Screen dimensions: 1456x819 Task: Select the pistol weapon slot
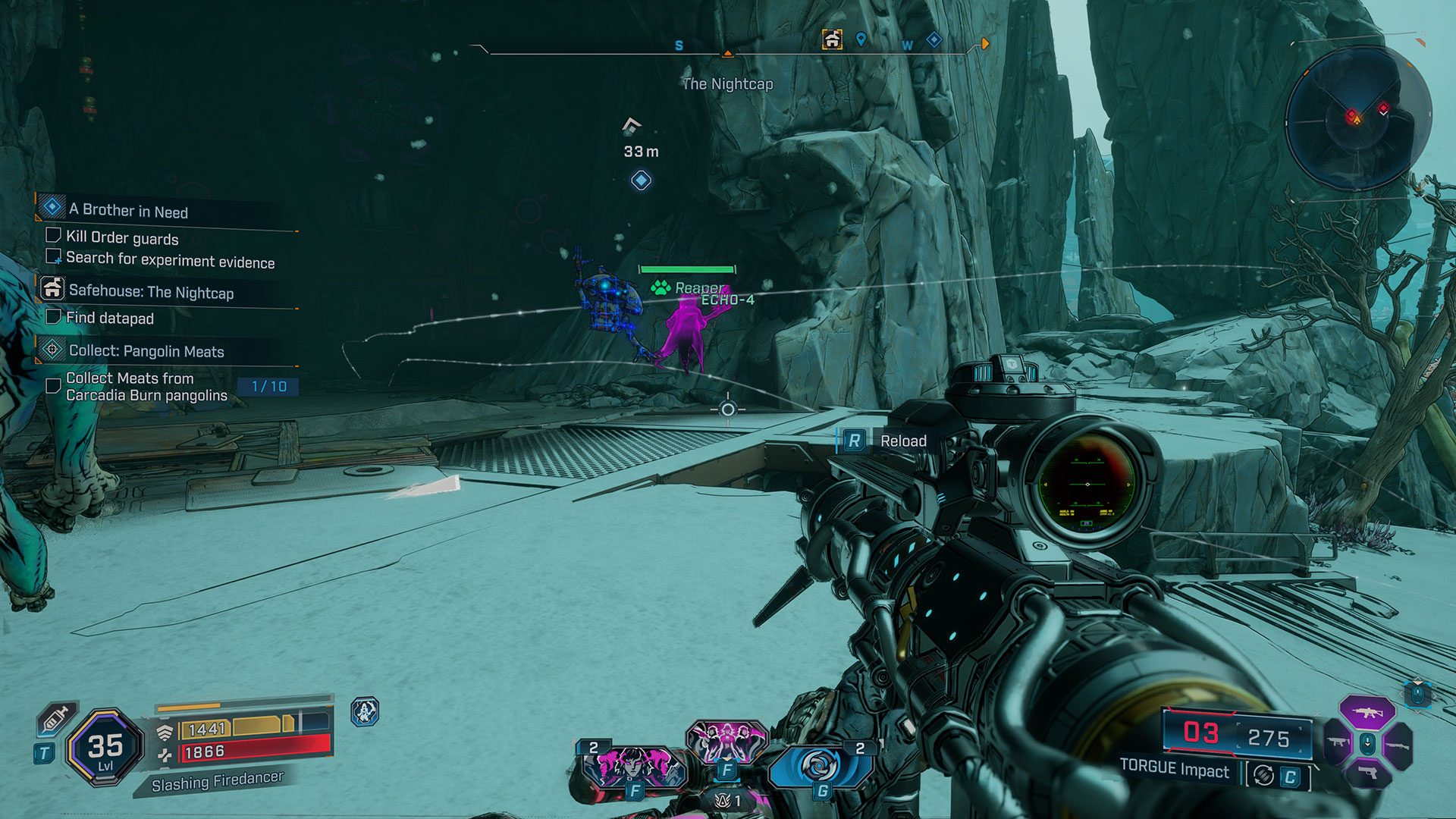1367,773
